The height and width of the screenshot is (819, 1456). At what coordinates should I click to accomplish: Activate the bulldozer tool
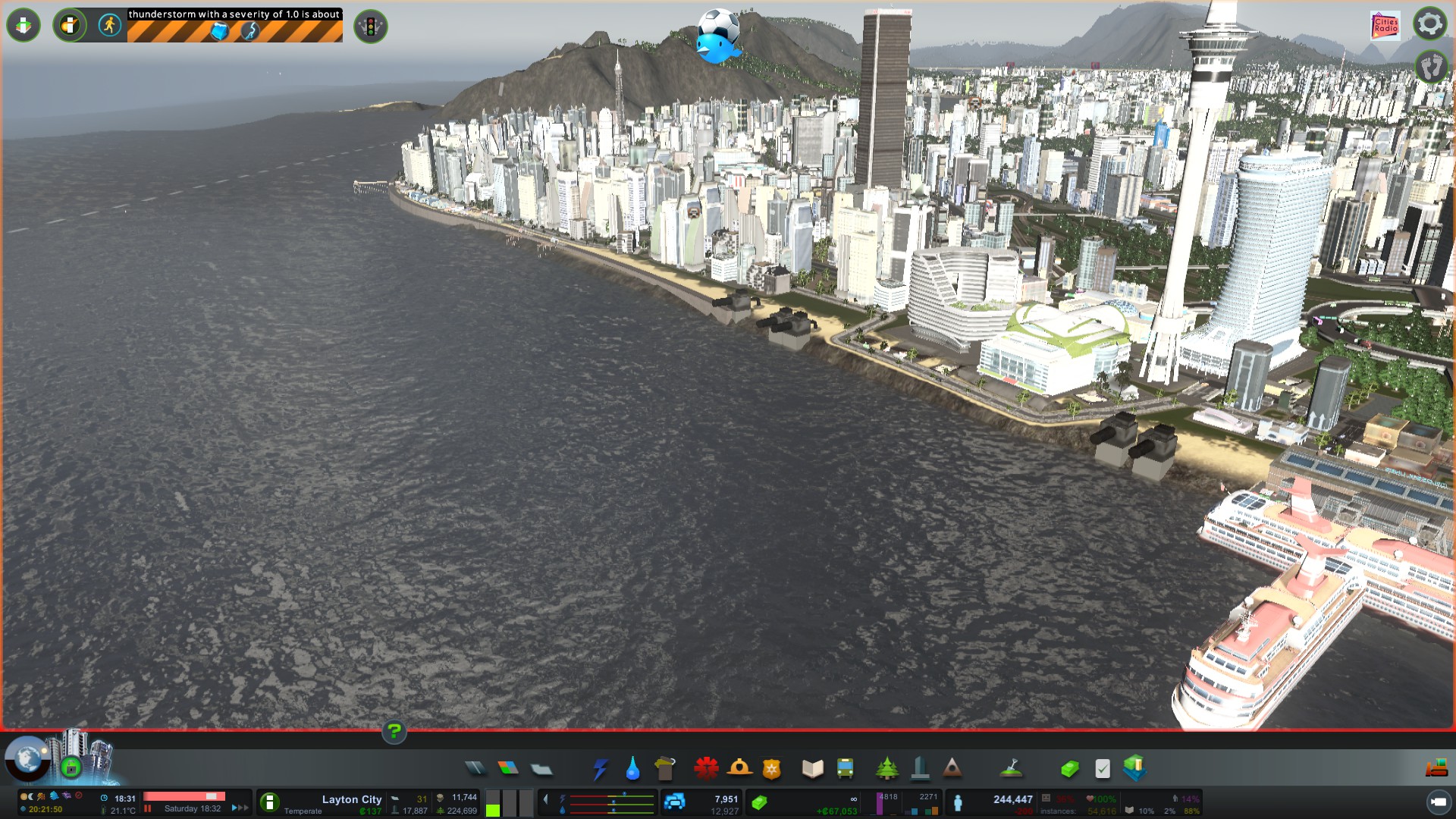click(x=1436, y=769)
